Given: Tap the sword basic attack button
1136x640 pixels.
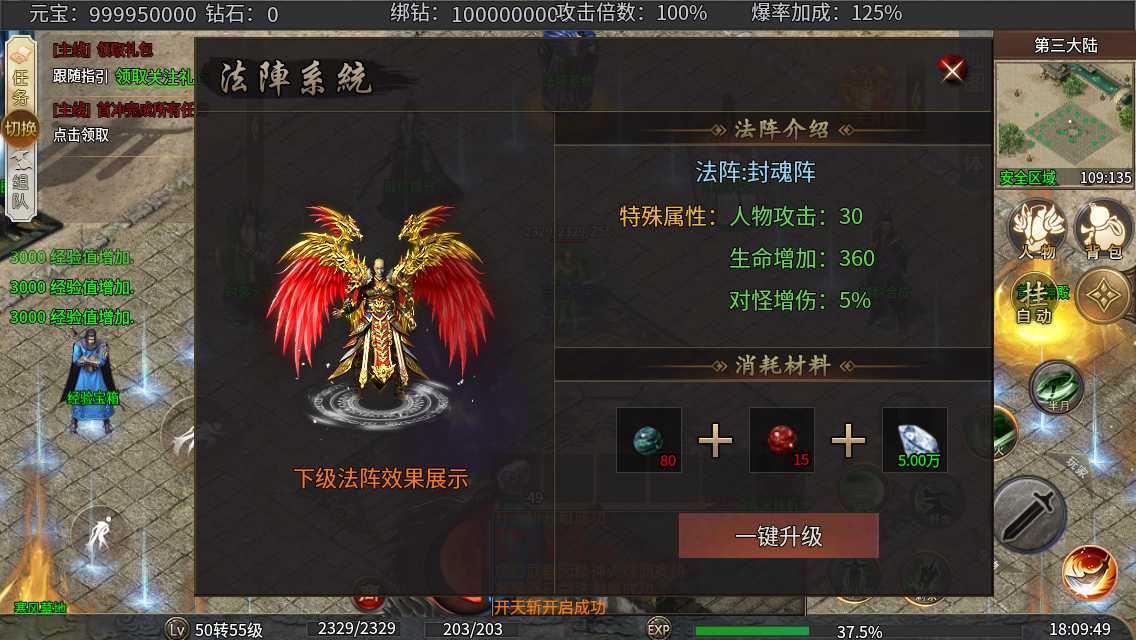Looking at the screenshot, I should (1029, 514).
